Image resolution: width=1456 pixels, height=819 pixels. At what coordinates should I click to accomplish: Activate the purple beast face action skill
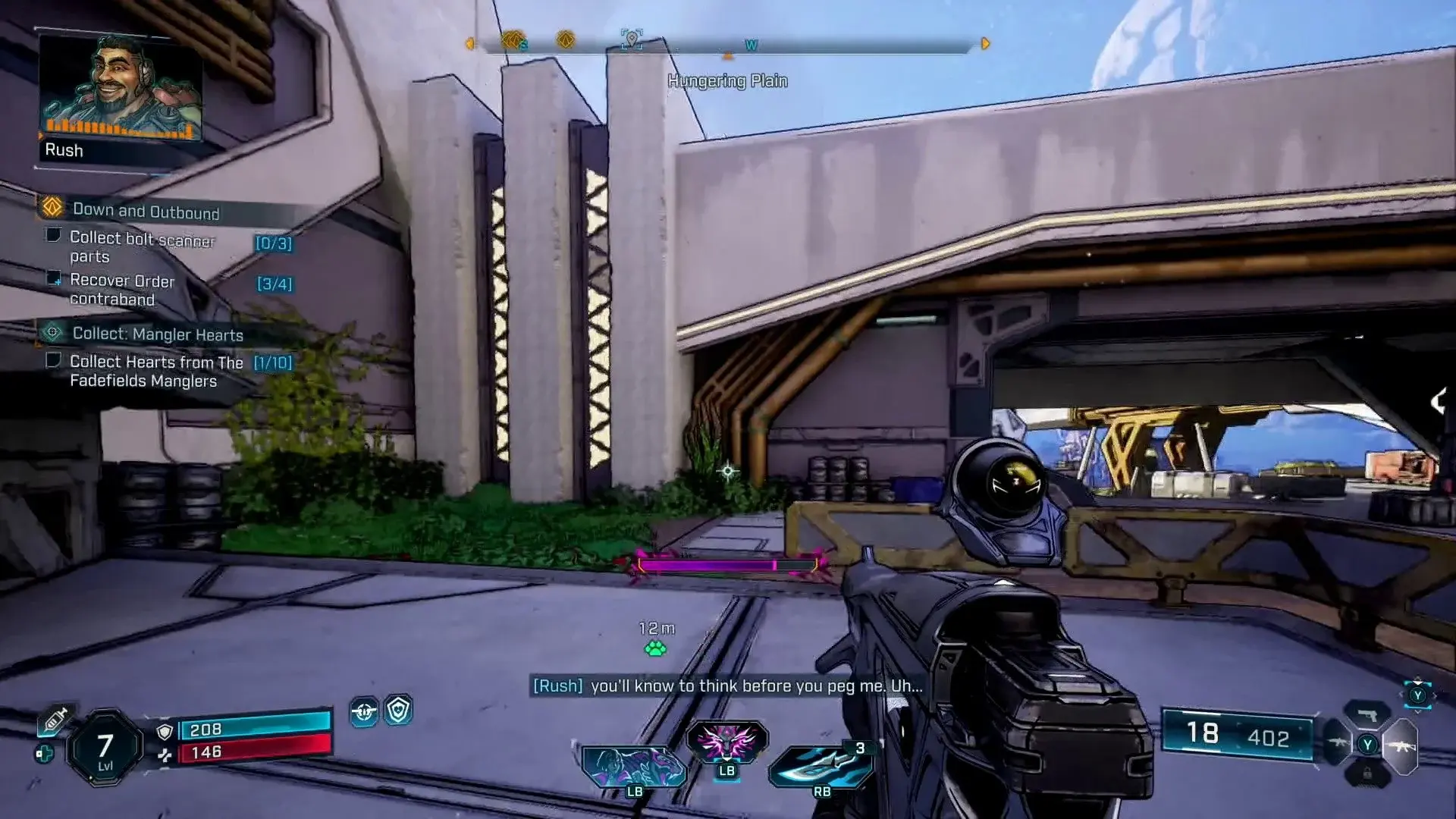pyautogui.click(x=726, y=742)
